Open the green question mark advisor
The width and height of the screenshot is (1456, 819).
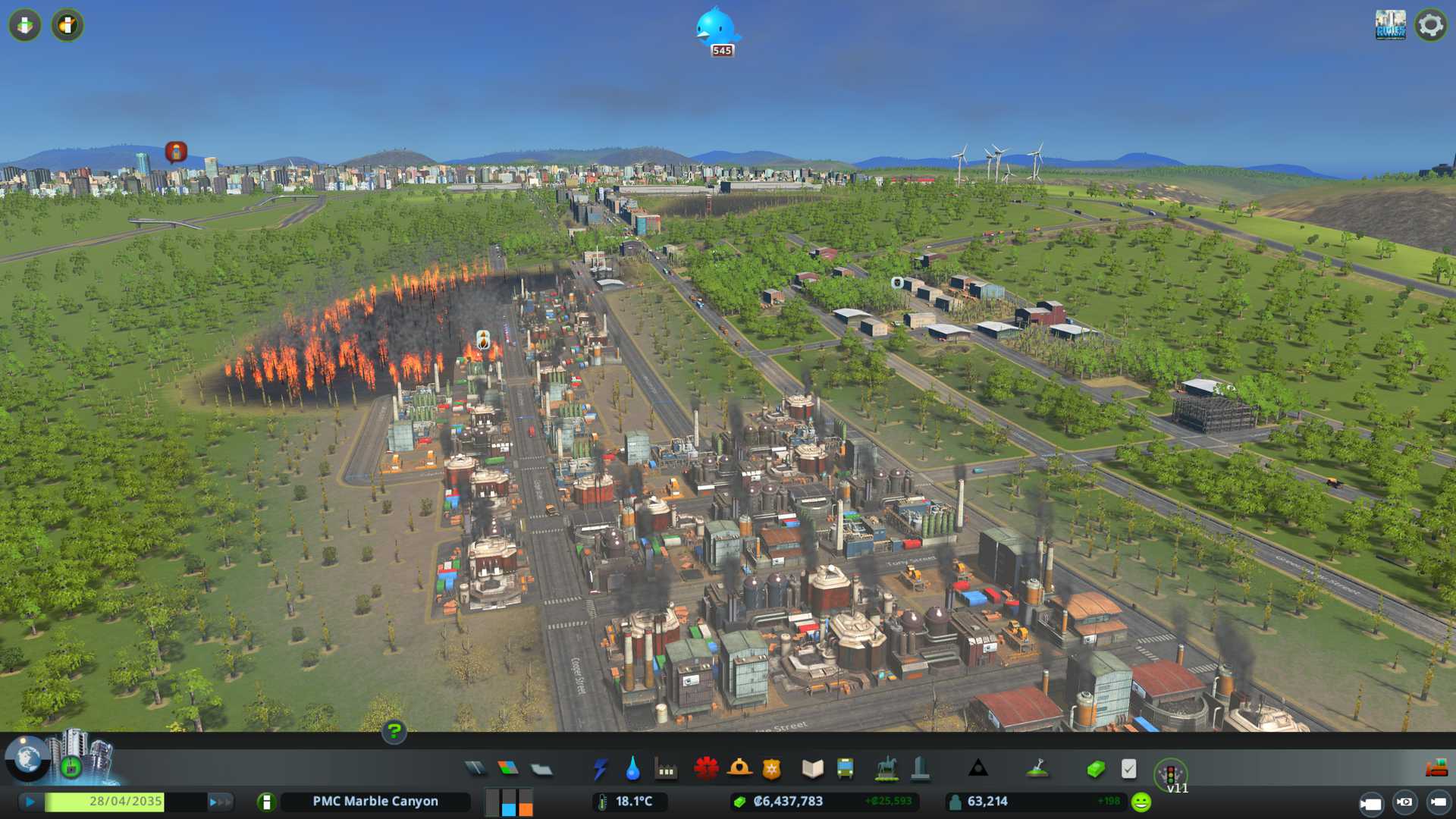(394, 731)
